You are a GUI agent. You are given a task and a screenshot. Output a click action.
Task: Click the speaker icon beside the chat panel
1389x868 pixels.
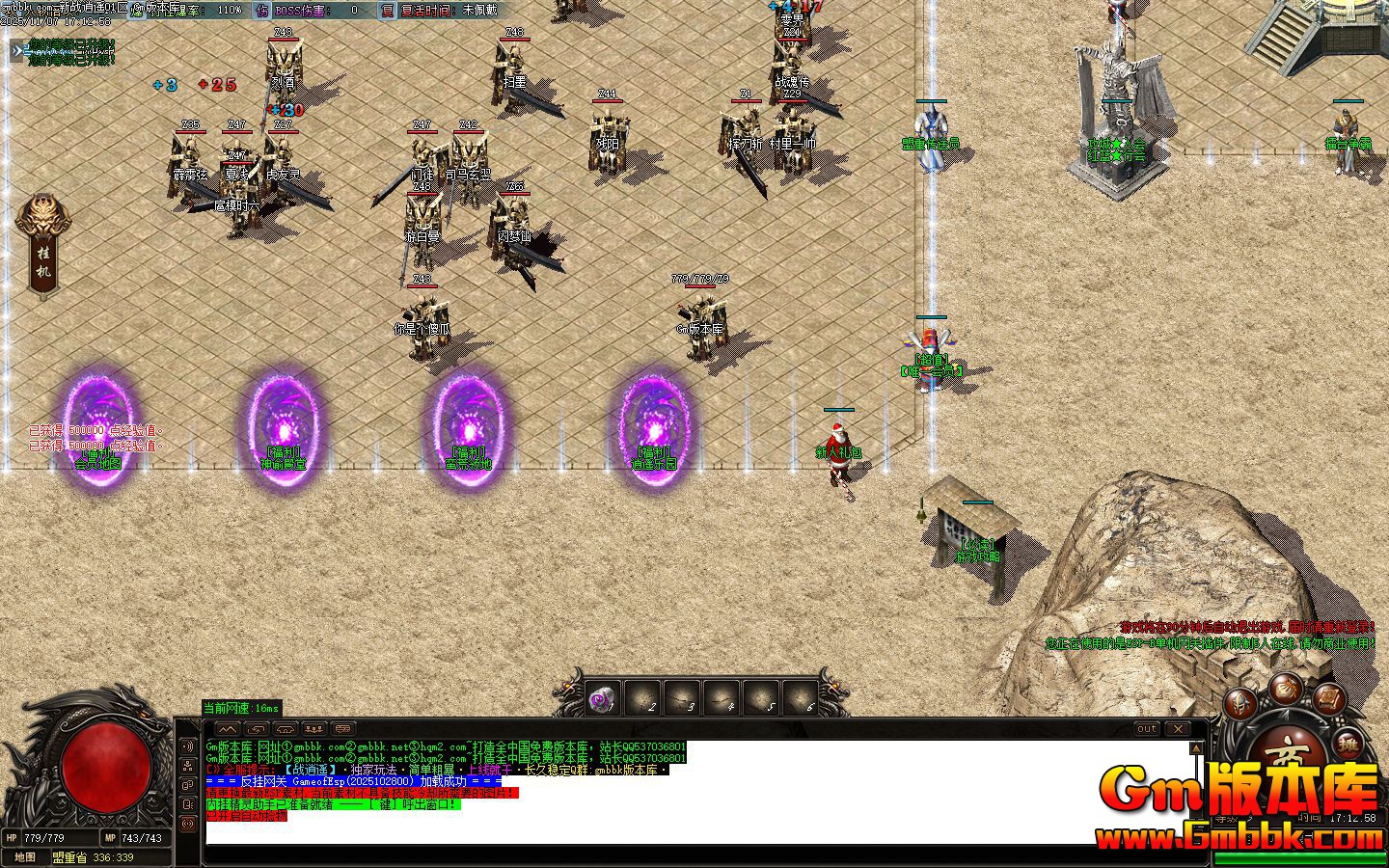point(186,744)
